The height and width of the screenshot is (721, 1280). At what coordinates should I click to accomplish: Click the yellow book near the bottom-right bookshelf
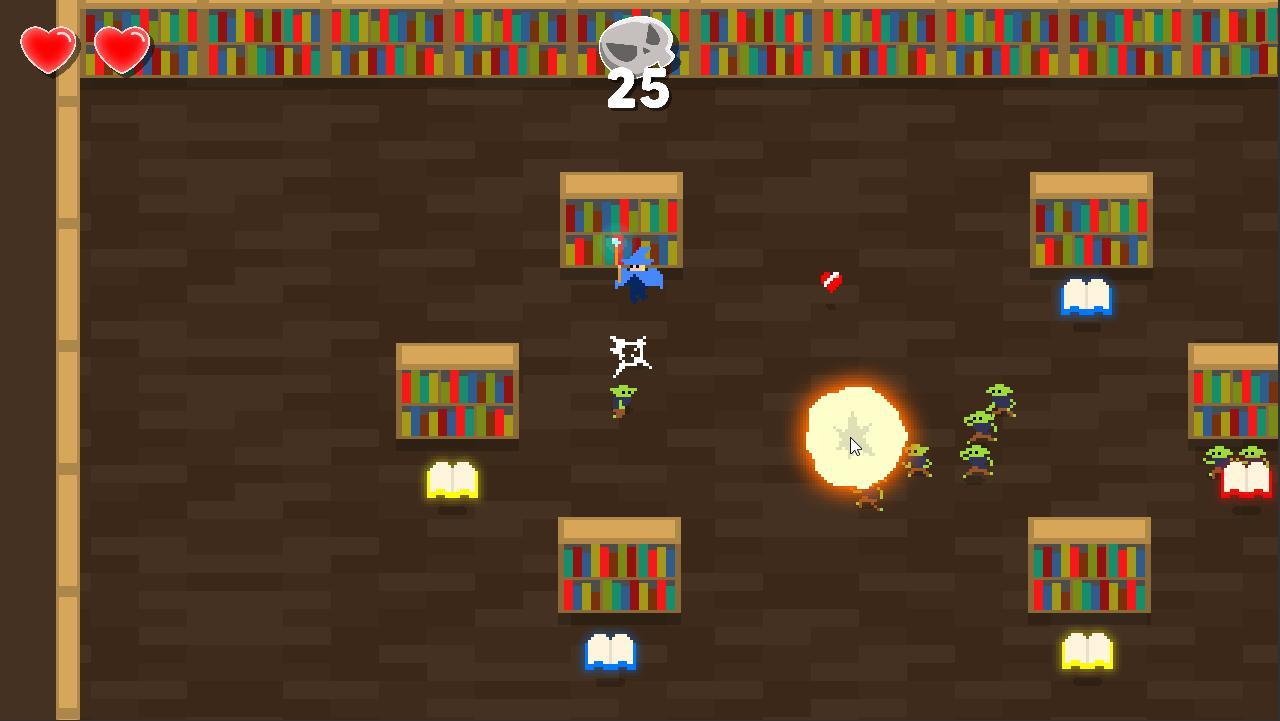point(1088,650)
